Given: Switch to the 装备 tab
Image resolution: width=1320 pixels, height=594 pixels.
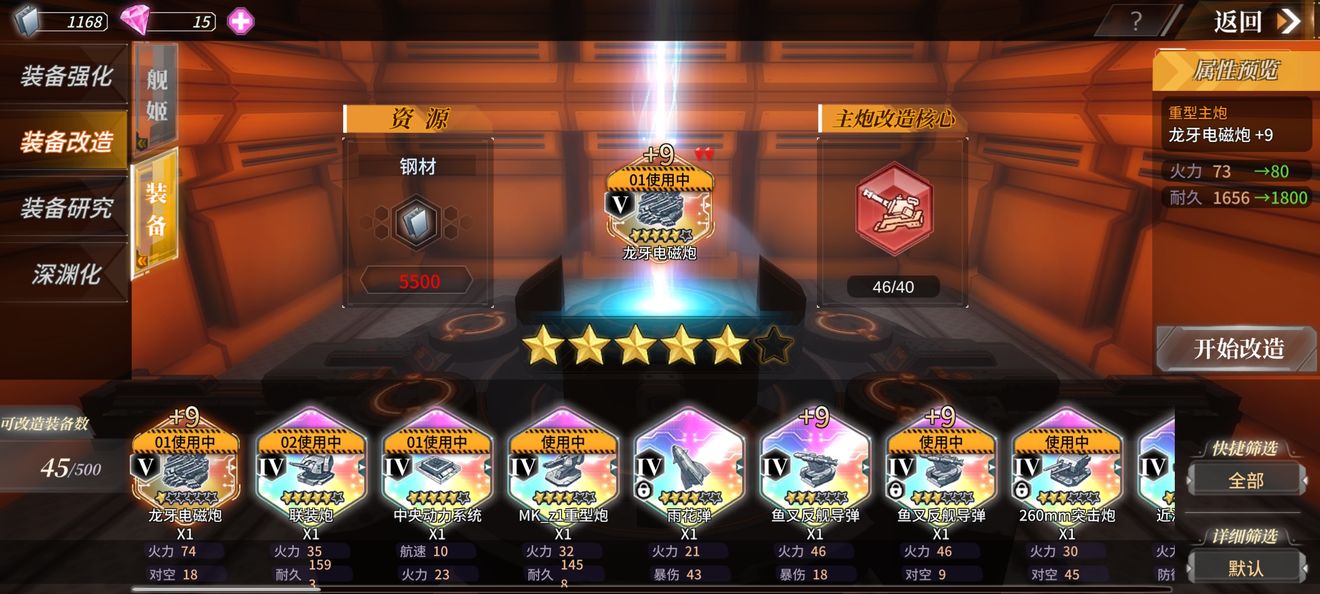Looking at the screenshot, I should (156, 208).
